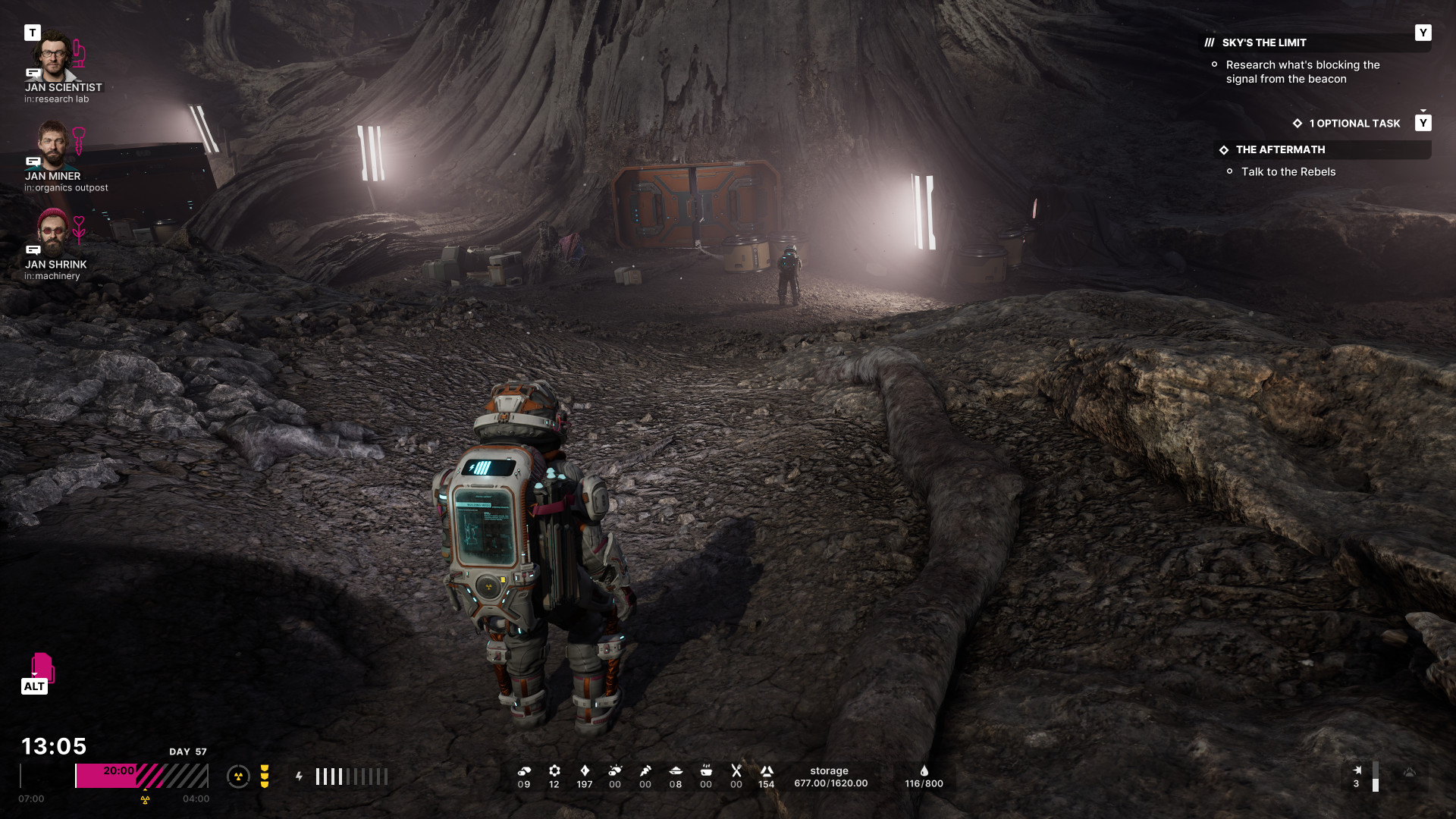Viewport: 1456px width, 819px height.
Task: Click the pink alters icon
Action: click(x=42, y=667)
